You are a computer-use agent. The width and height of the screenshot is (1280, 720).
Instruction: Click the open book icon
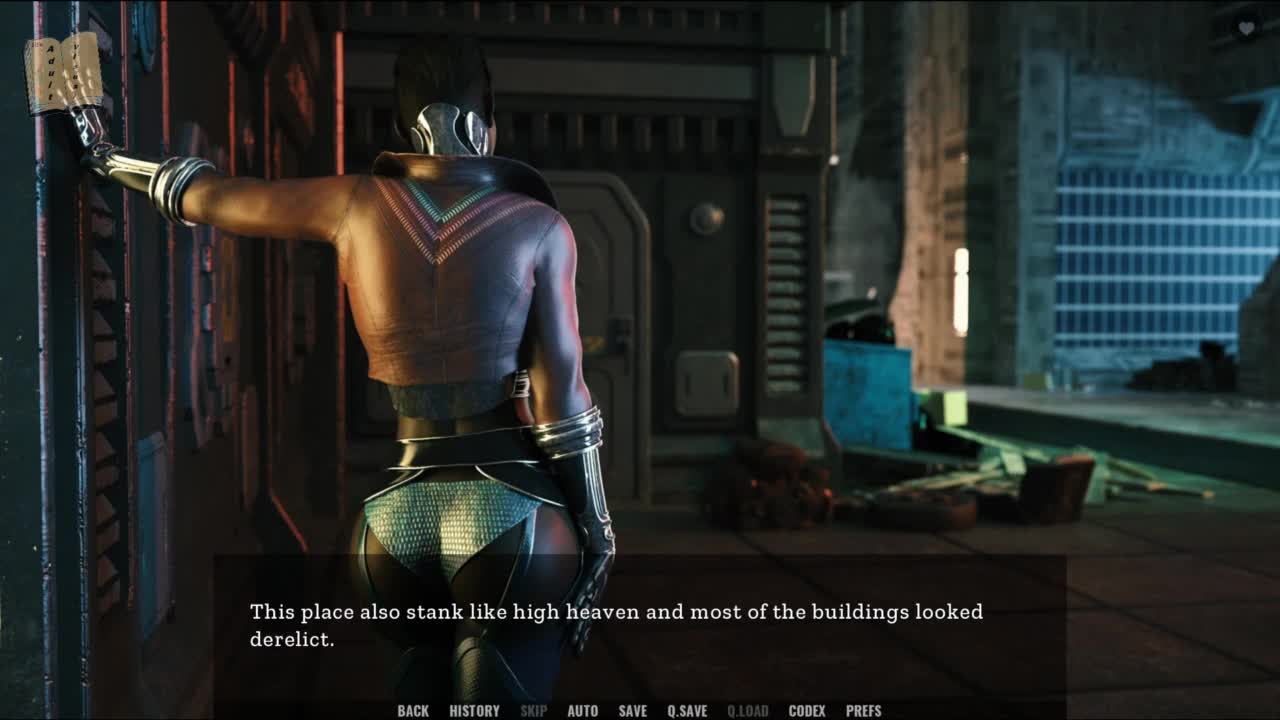[64, 73]
